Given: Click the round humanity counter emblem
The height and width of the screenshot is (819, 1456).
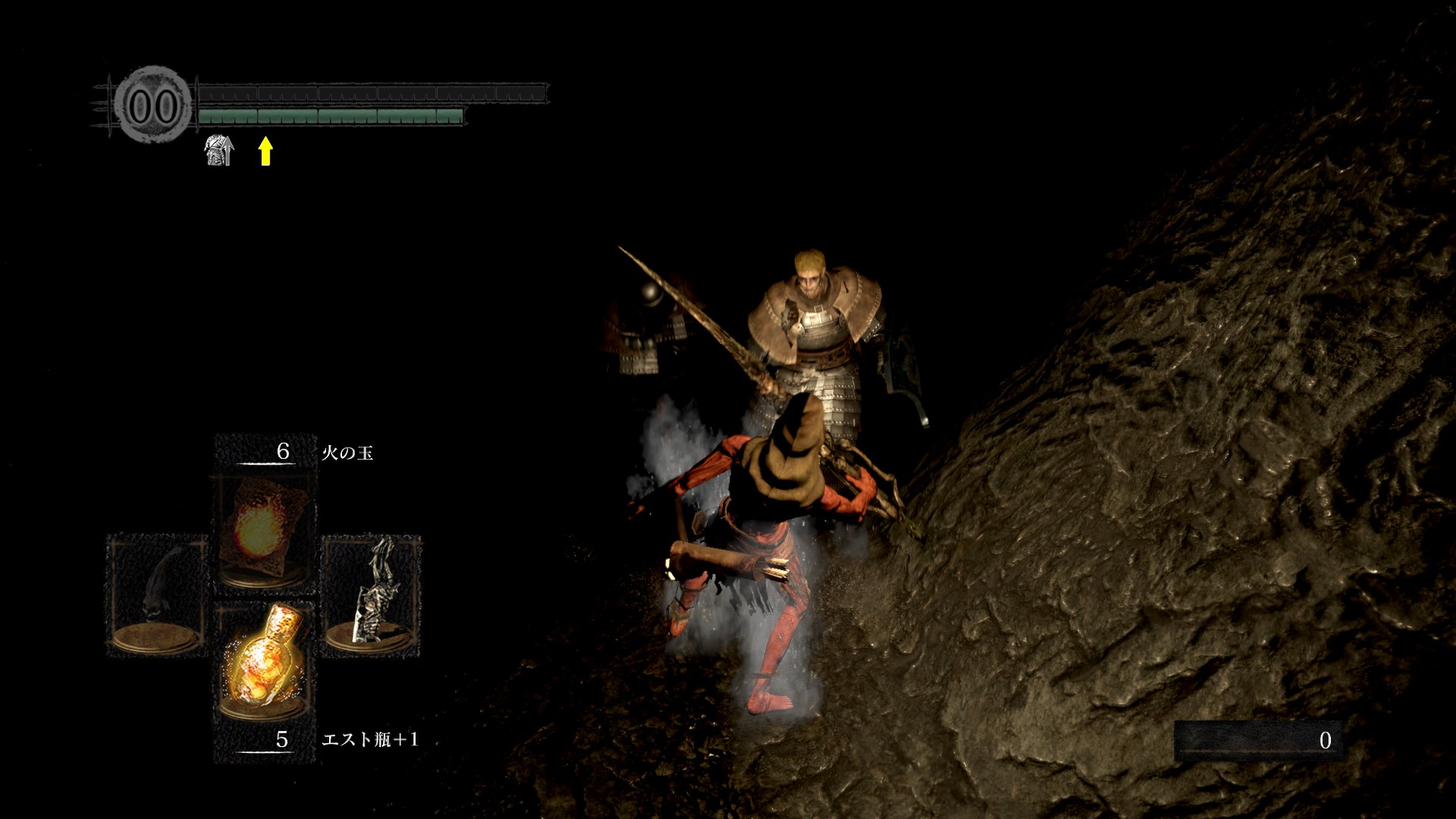Looking at the screenshot, I should (x=152, y=105).
